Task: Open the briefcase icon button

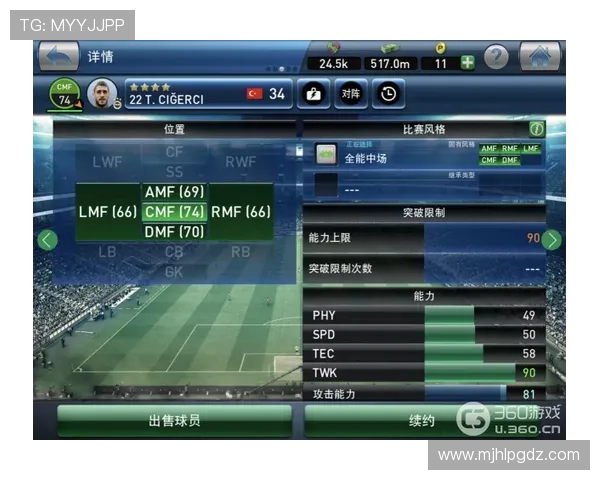Action: pyautogui.click(x=313, y=94)
